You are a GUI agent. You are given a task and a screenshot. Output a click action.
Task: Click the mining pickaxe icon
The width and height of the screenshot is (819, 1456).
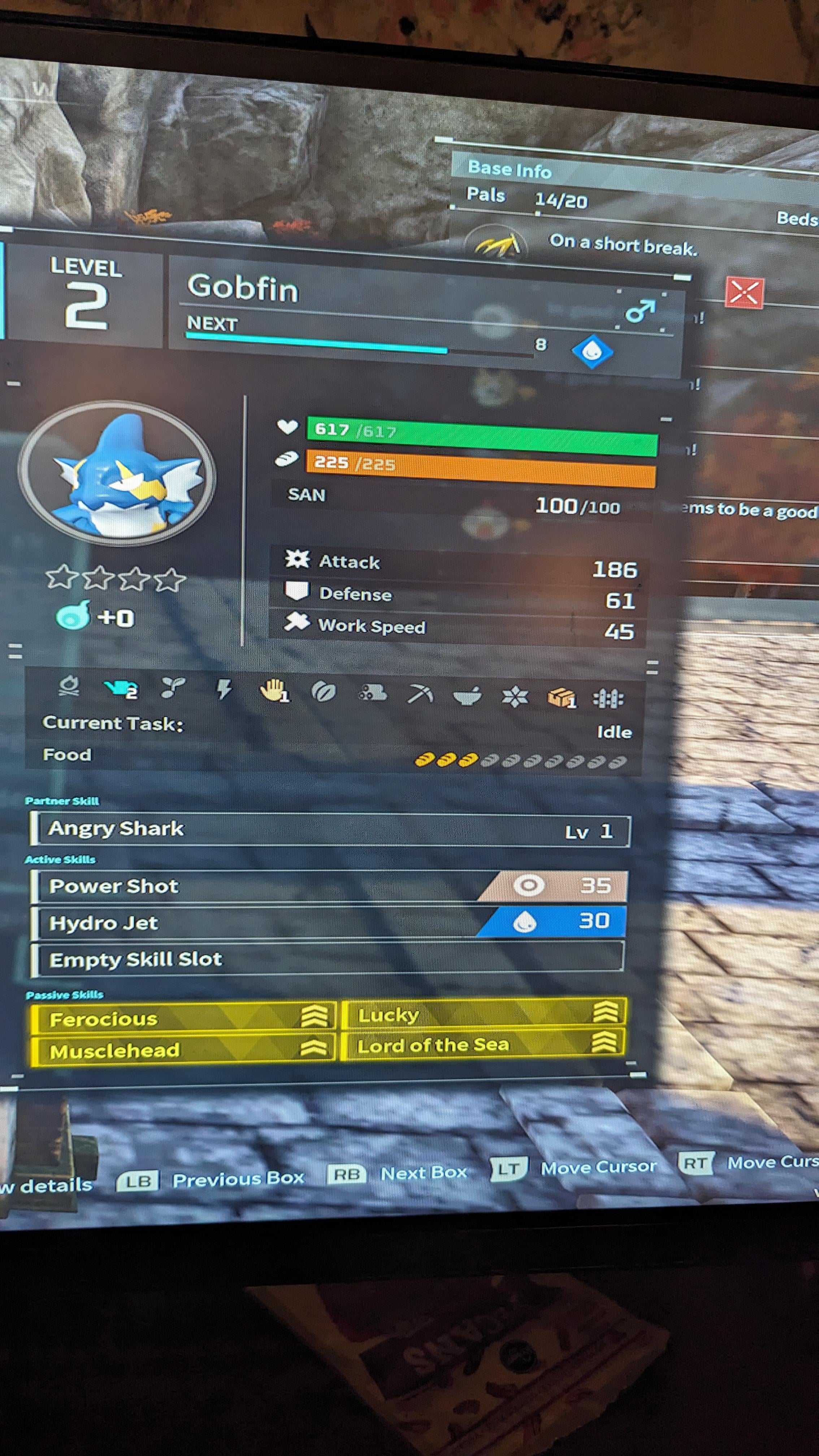pos(421,694)
